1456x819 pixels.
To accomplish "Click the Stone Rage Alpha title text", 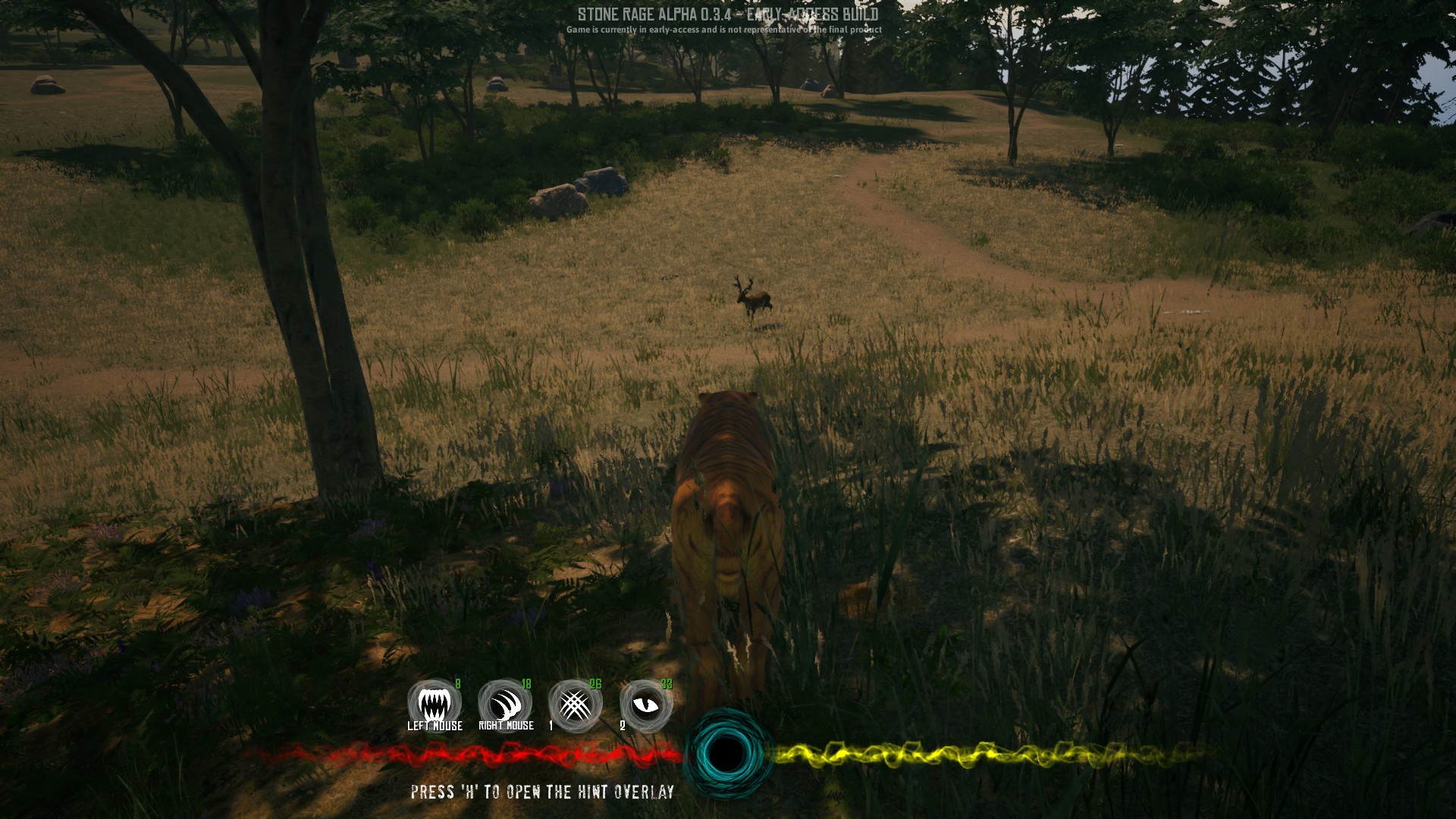I will tap(730, 13).
